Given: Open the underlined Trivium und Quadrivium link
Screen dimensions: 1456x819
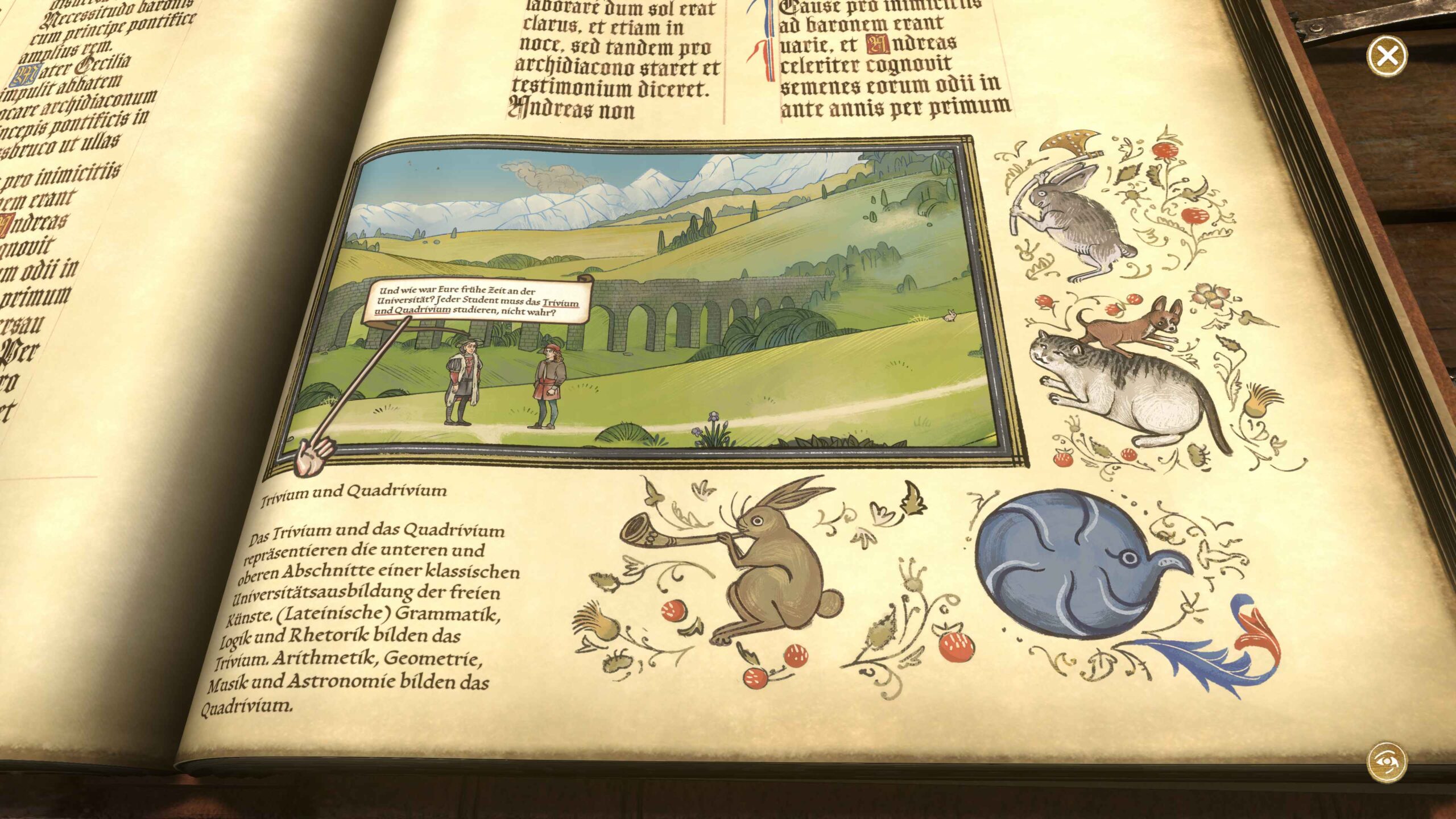Looking at the screenshot, I should coord(560,303).
